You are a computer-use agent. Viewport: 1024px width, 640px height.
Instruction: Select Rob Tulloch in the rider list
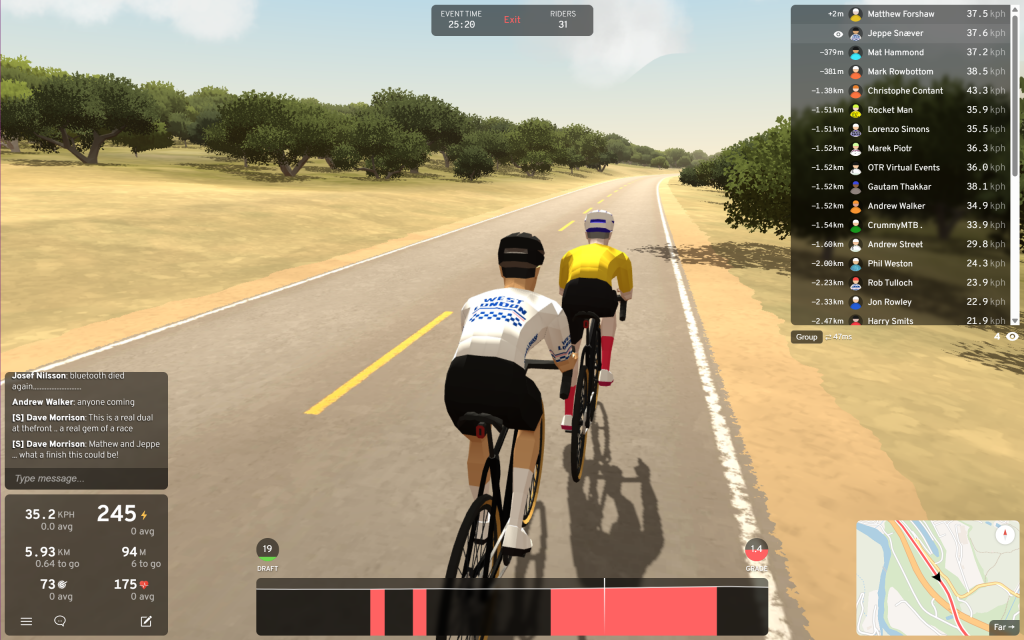(900, 283)
